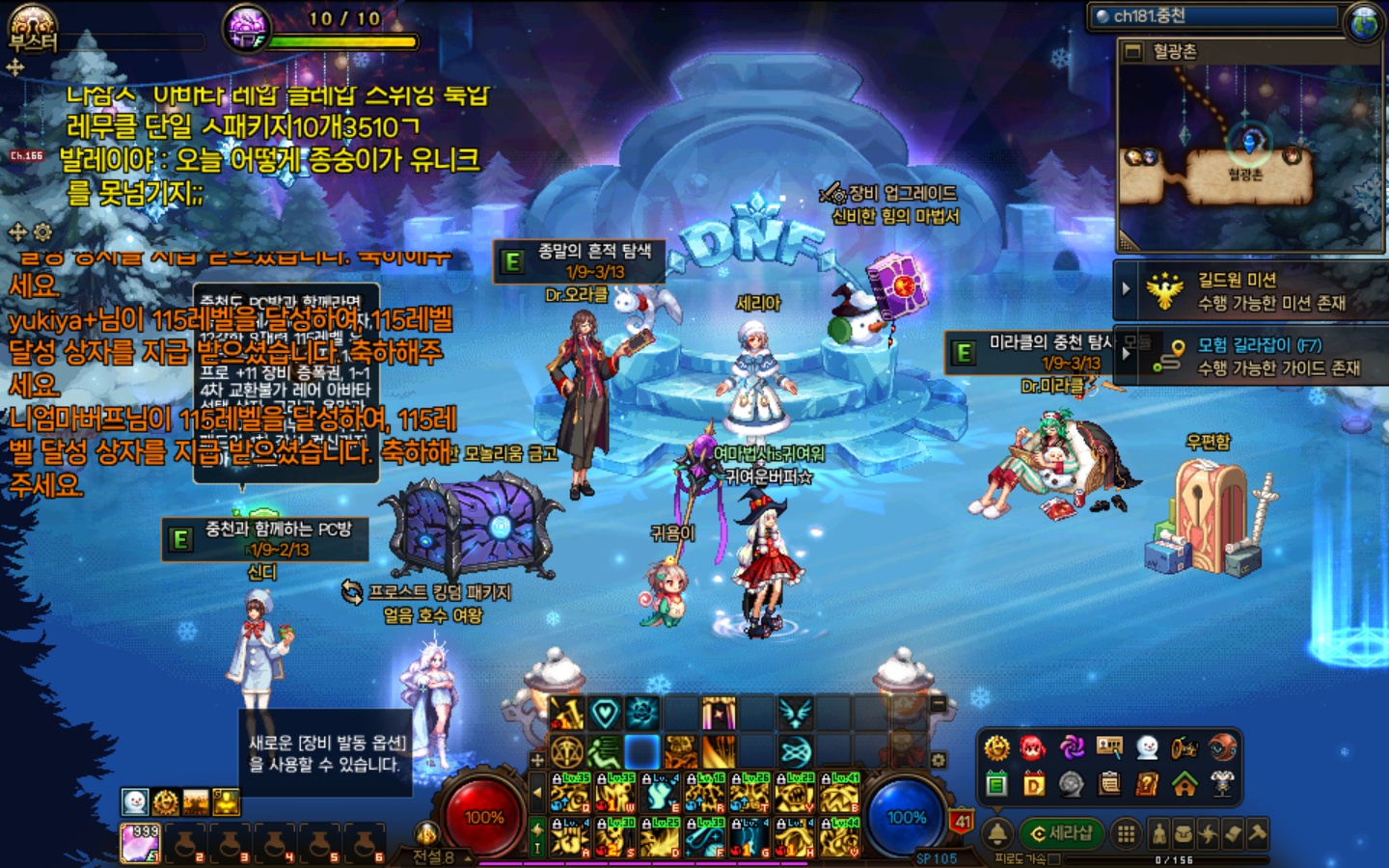Open the purple swirl icon
The width and height of the screenshot is (1389, 868).
(x=1072, y=747)
